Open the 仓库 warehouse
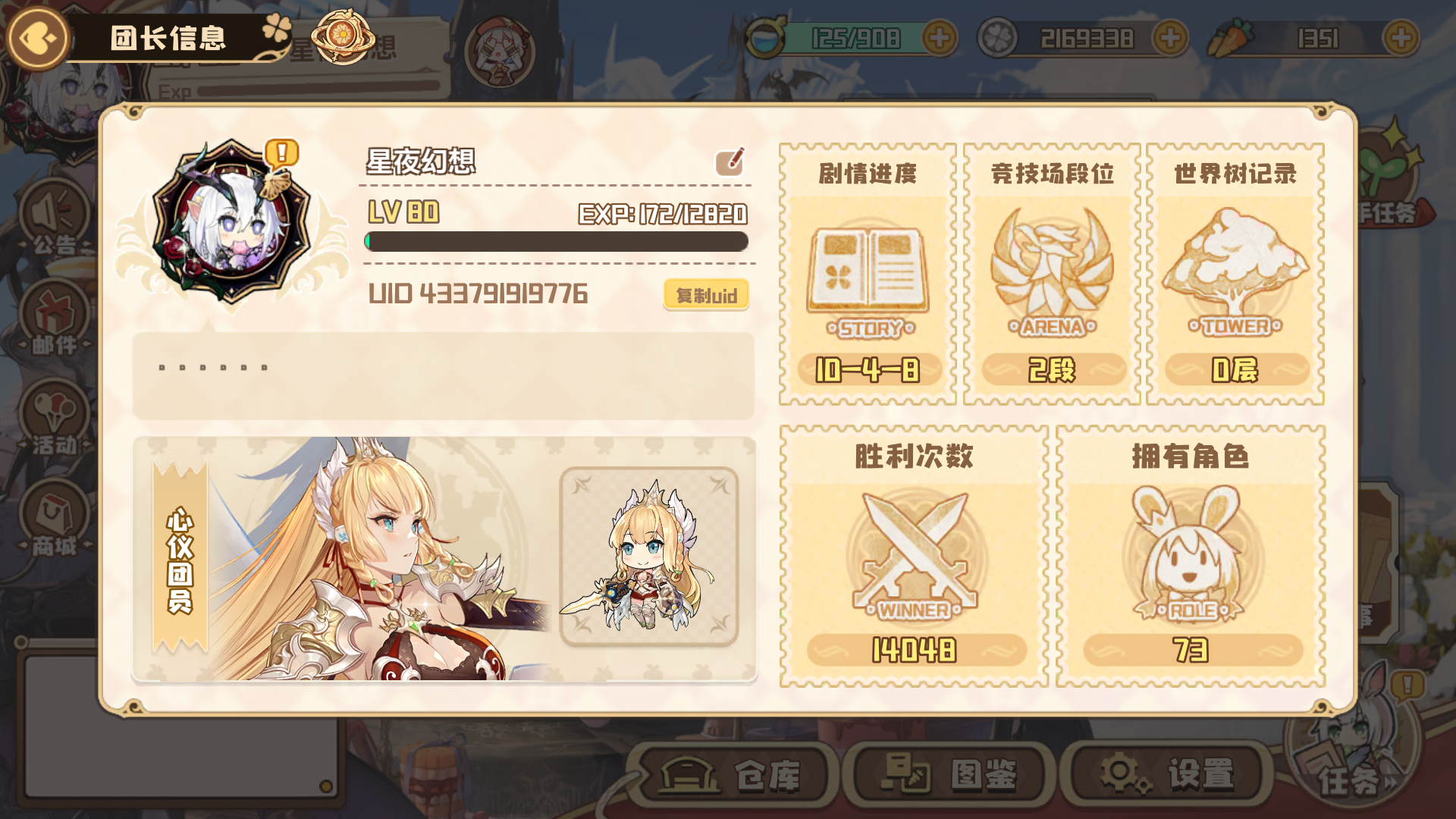Image resolution: width=1456 pixels, height=819 pixels. (x=732, y=773)
